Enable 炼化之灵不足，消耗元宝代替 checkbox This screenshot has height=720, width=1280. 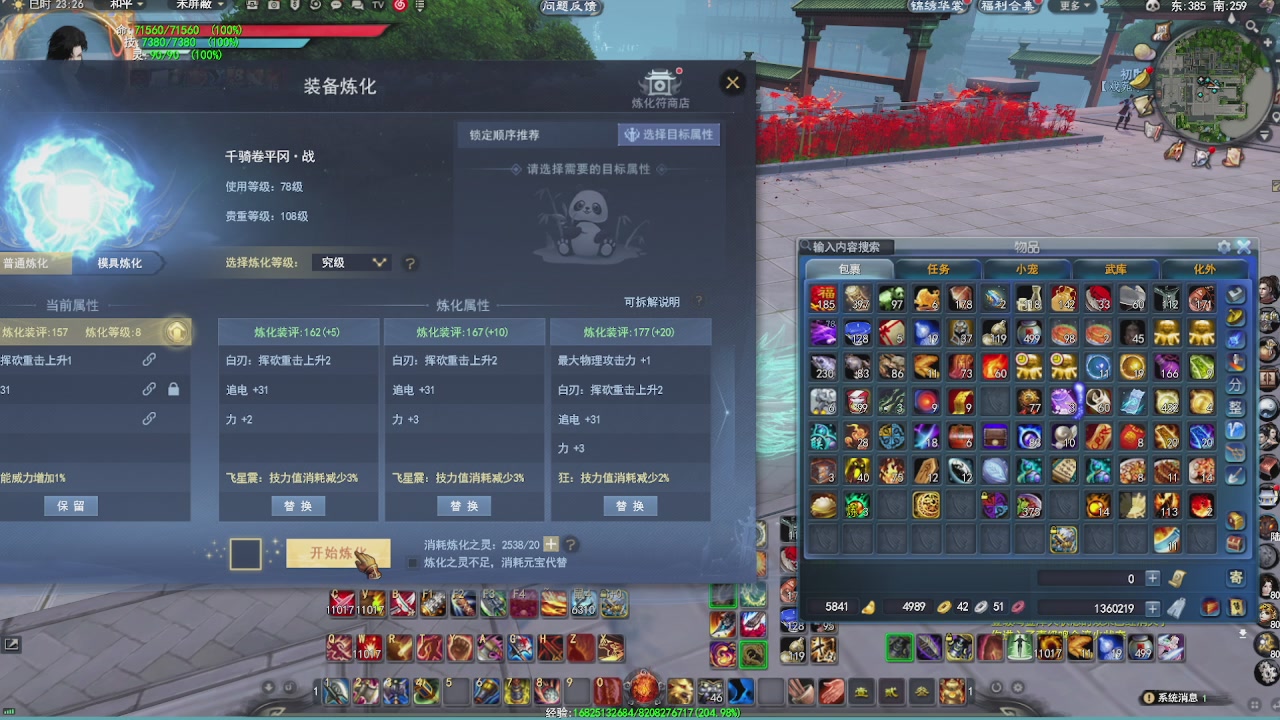414,562
